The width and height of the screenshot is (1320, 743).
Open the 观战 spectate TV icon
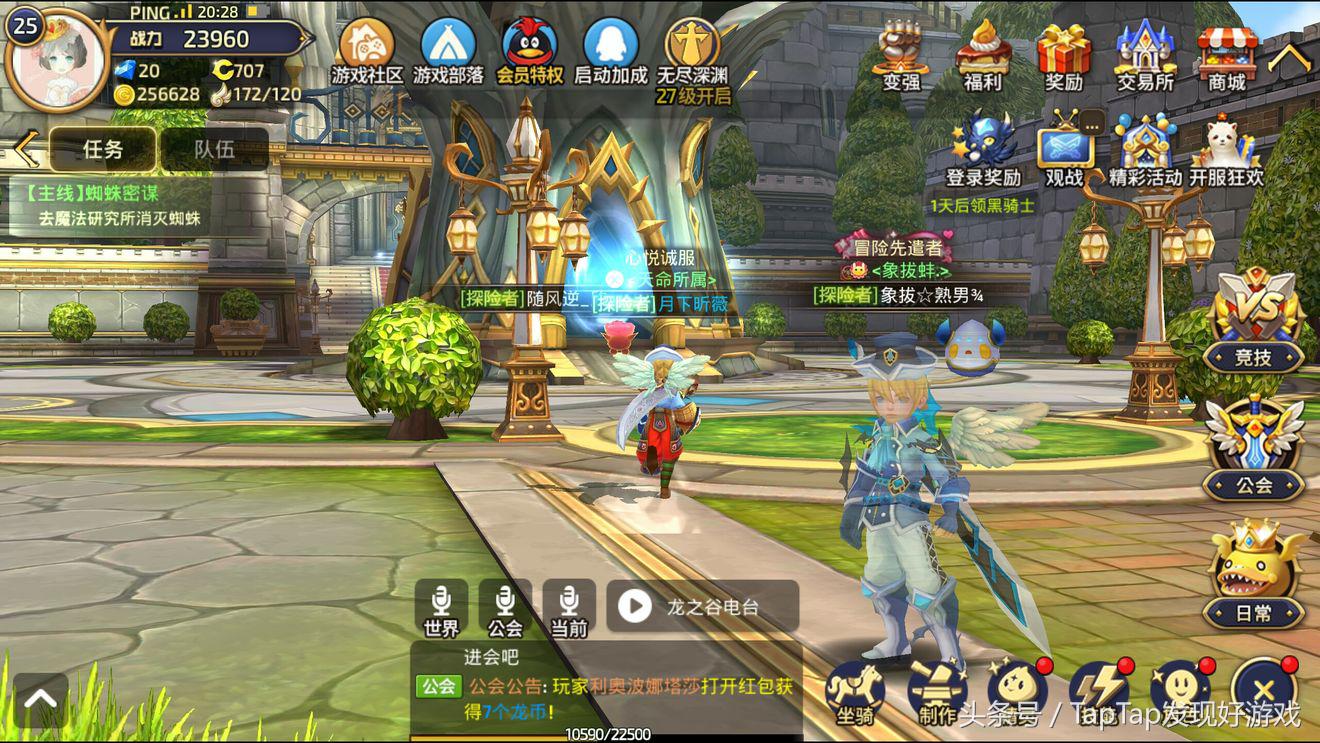[x=1064, y=150]
